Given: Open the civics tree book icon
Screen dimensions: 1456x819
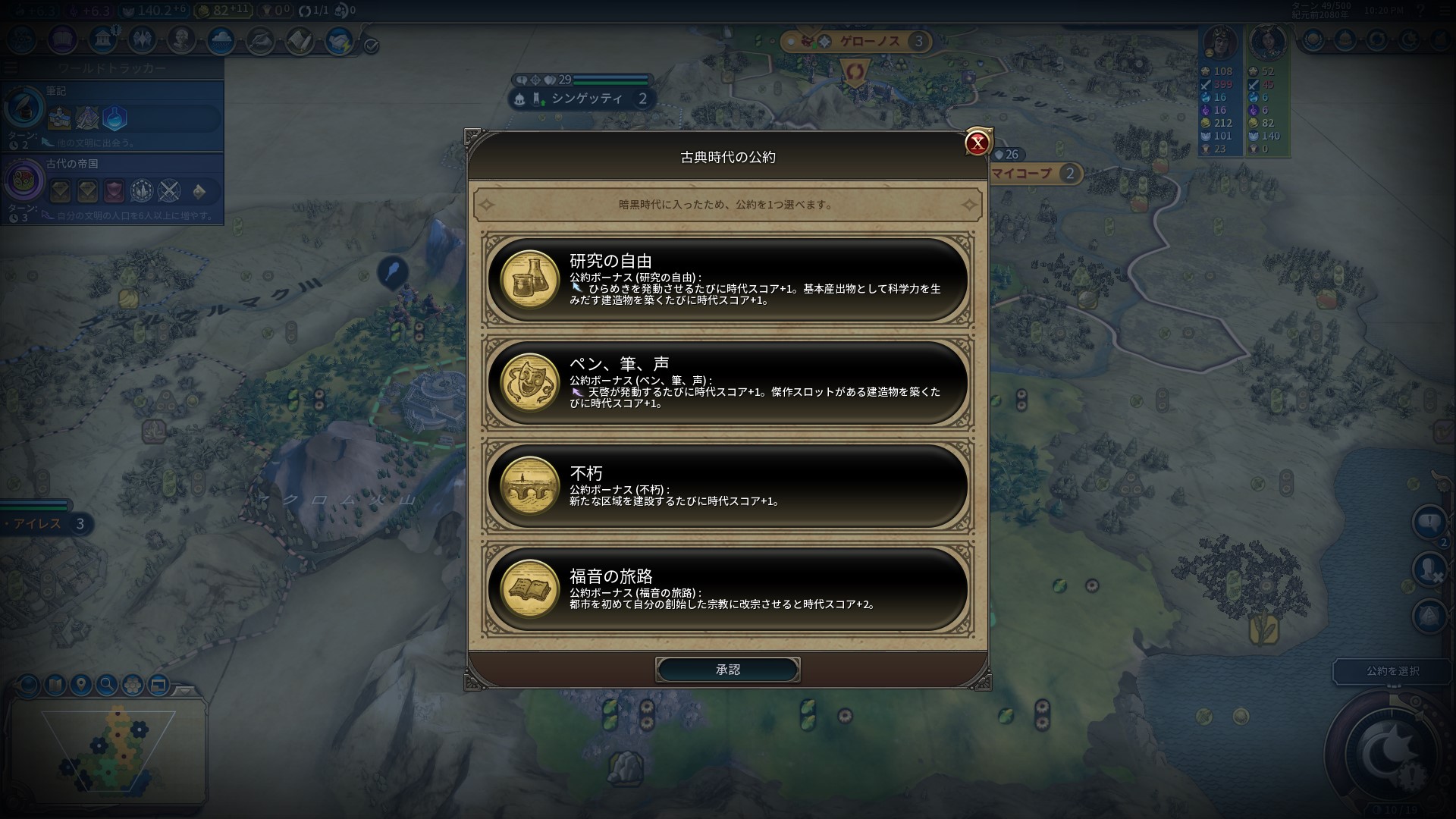Looking at the screenshot, I should coord(61,39).
